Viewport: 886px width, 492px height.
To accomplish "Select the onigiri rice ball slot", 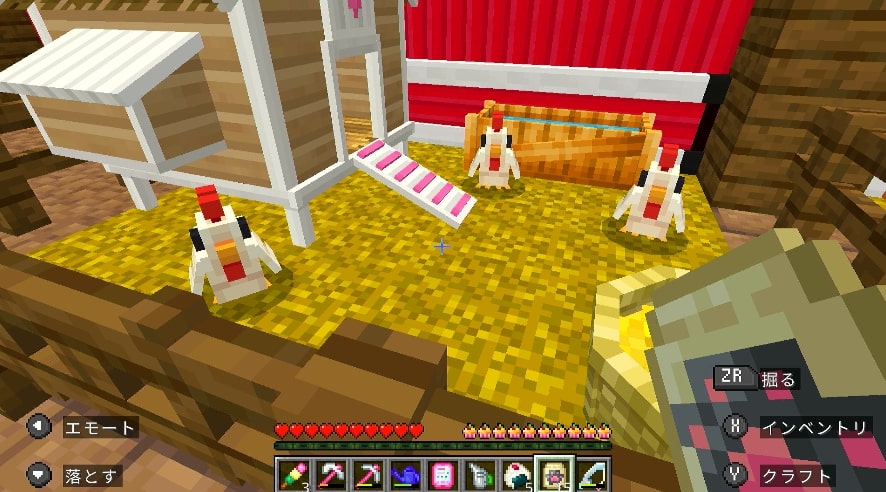I will pos(517,473).
